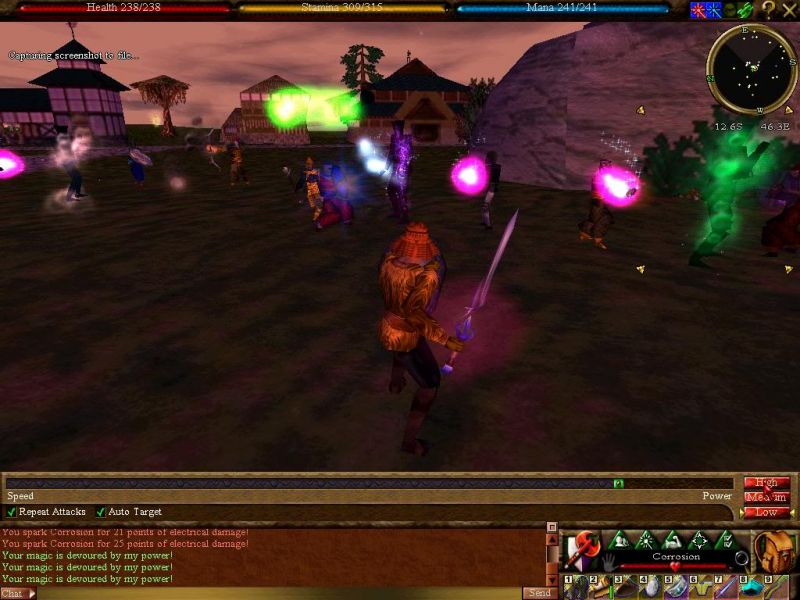Click the Send chat button
Viewport: 800px width, 600px height.
pyautogui.click(x=537, y=593)
